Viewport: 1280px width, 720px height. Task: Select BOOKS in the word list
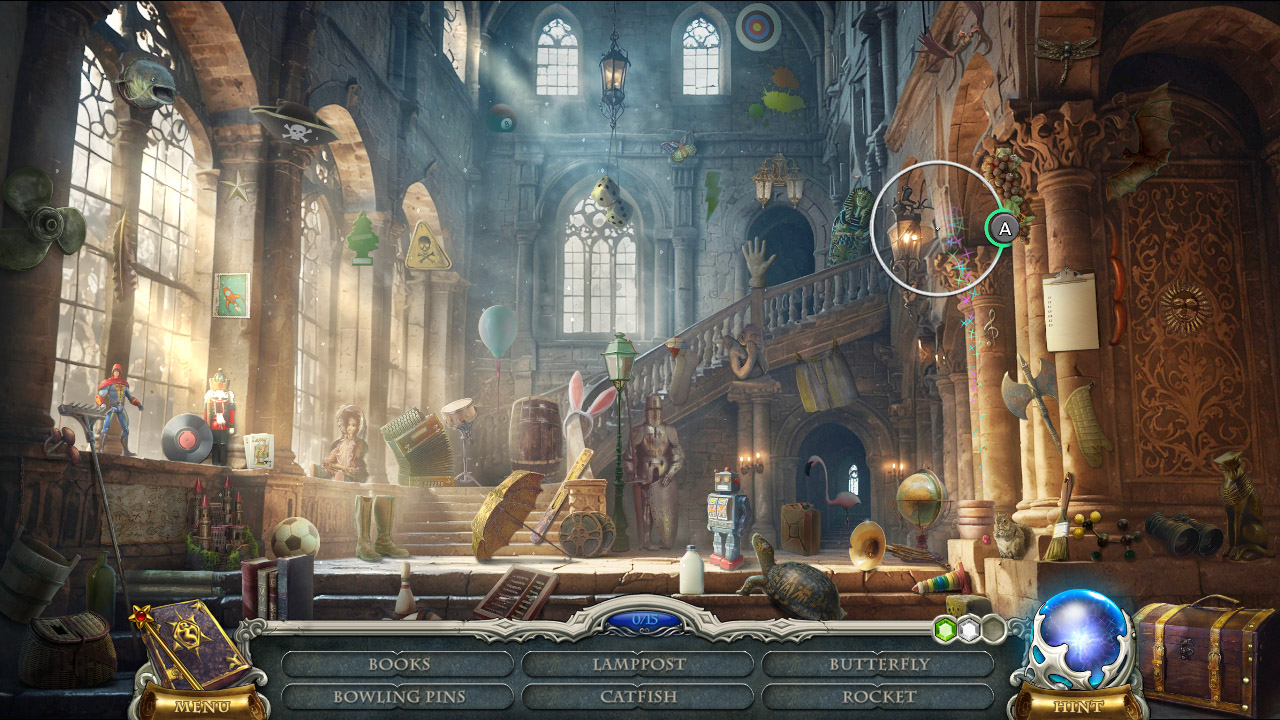pyautogui.click(x=398, y=663)
